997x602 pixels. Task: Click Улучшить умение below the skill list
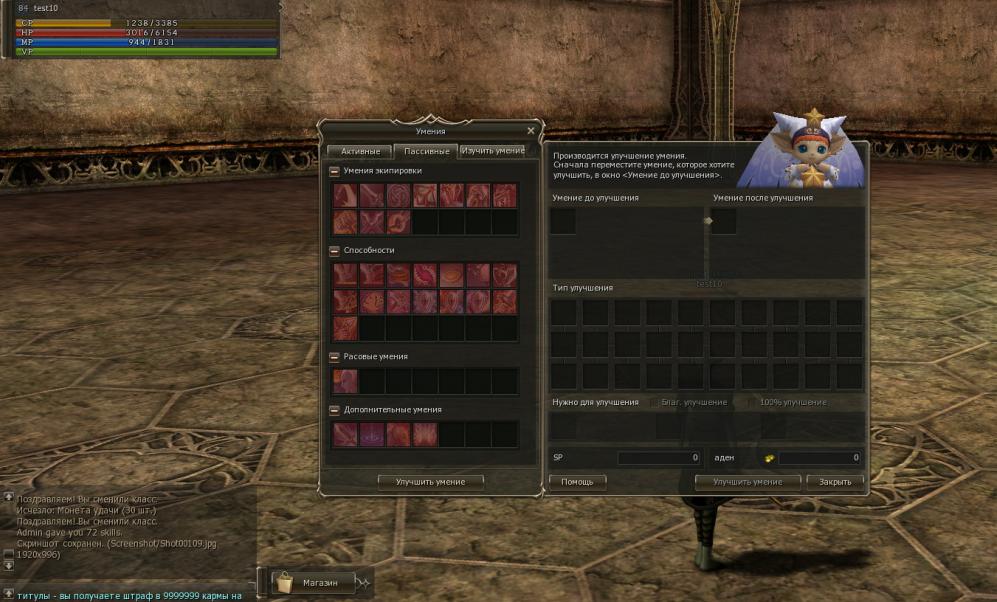[430, 482]
